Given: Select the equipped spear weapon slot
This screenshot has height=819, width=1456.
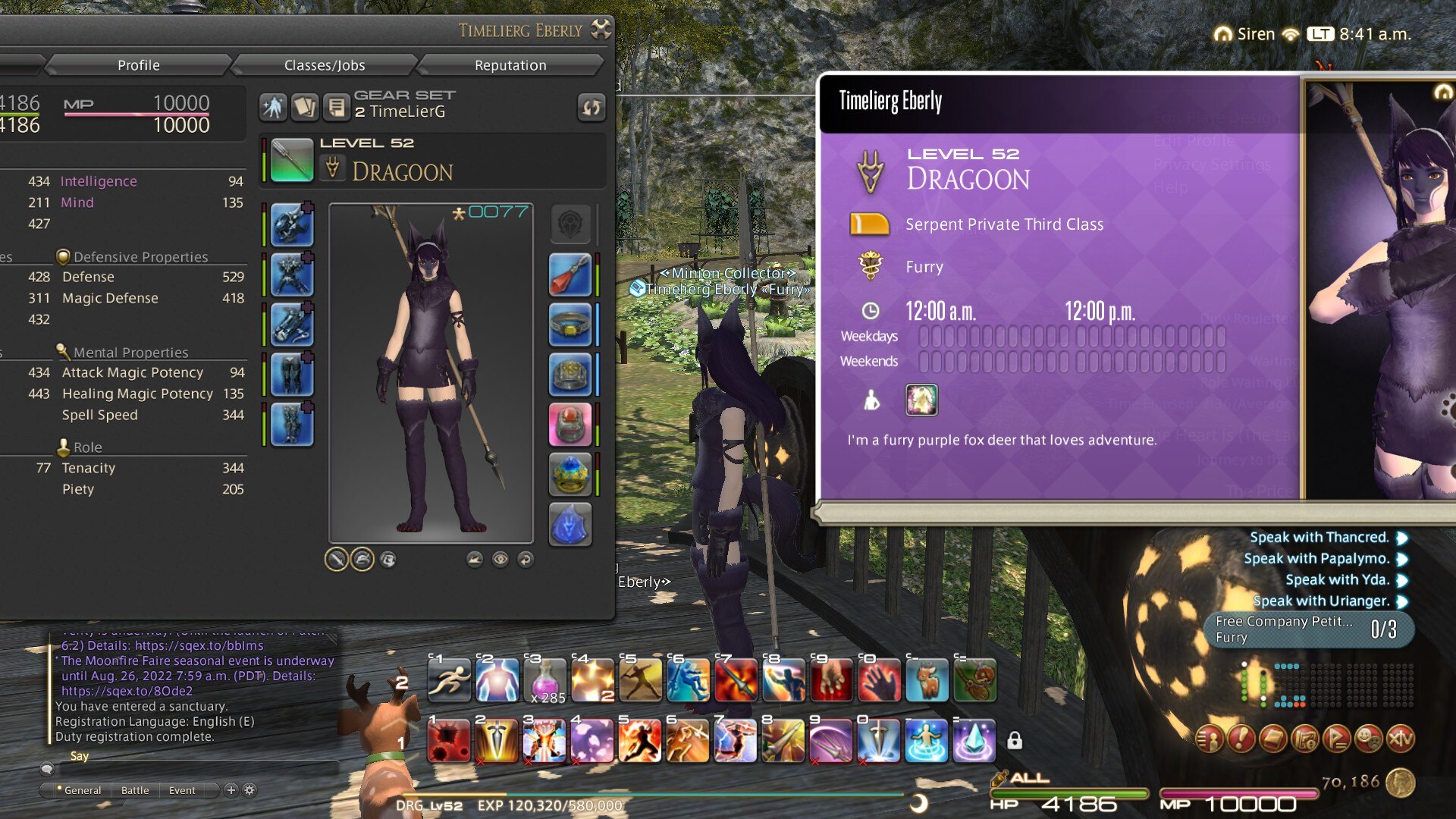Looking at the screenshot, I should point(292,160).
